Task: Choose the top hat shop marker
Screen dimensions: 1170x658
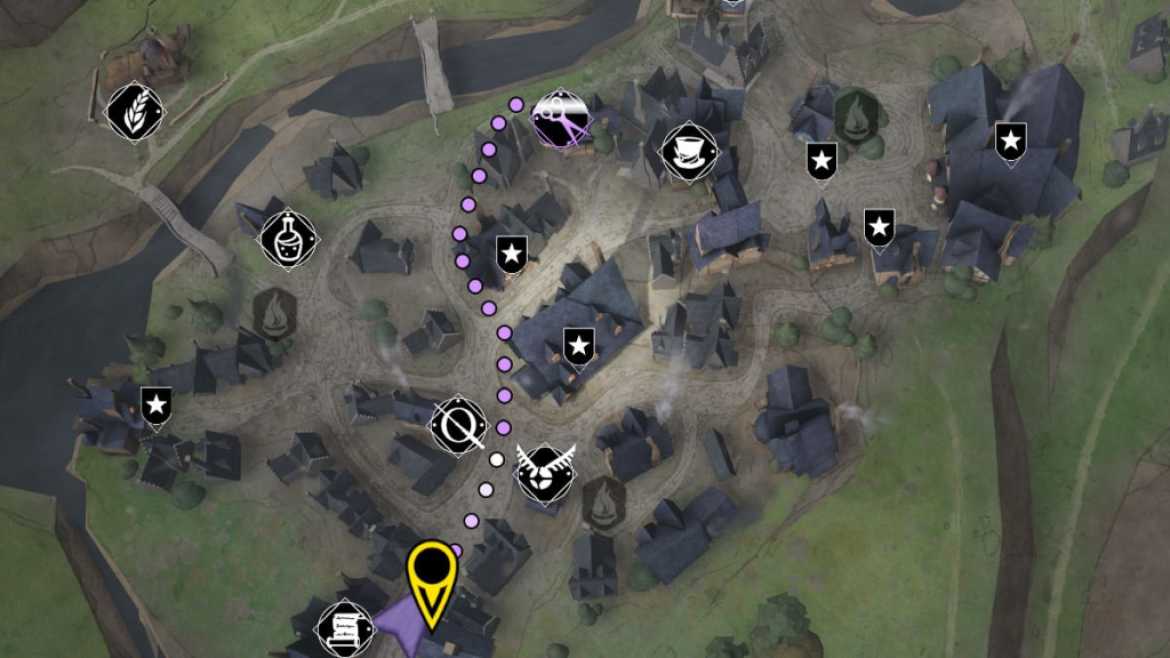Action: point(690,152)
